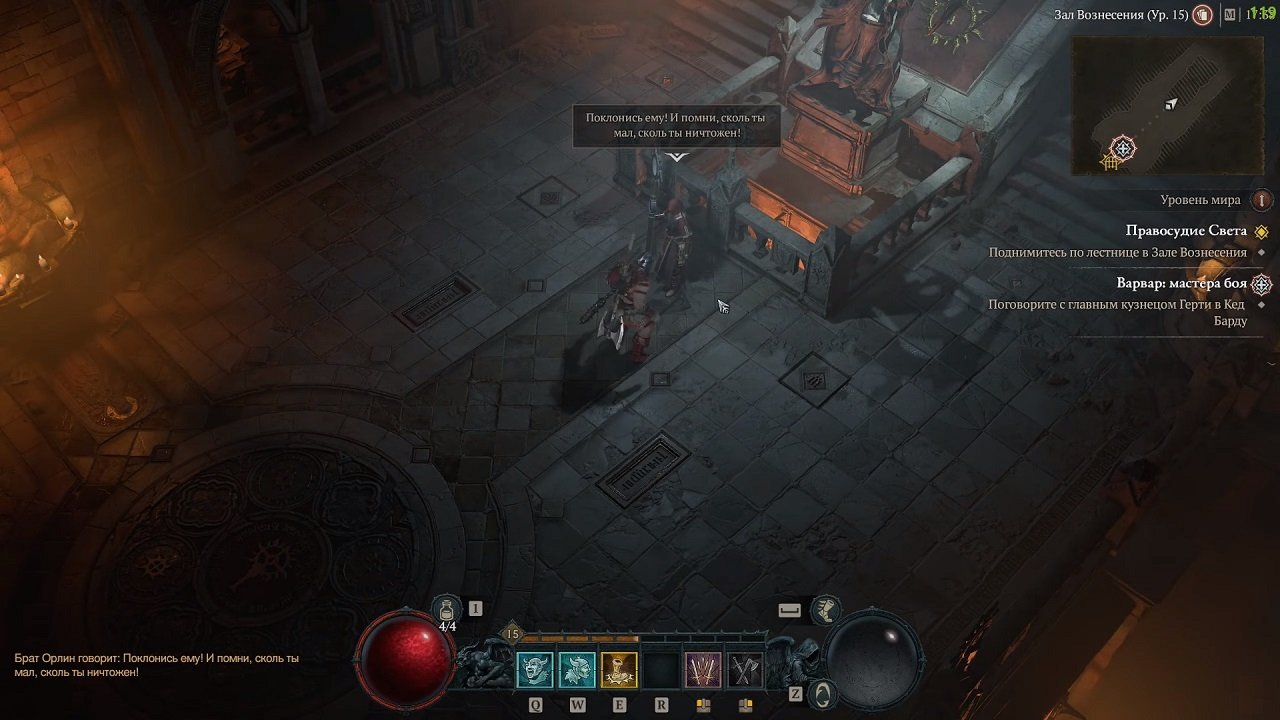Track the Варвар: мастера боя quest
This screenshot has height=720, width=1280.
click(x=1181, y=283)
